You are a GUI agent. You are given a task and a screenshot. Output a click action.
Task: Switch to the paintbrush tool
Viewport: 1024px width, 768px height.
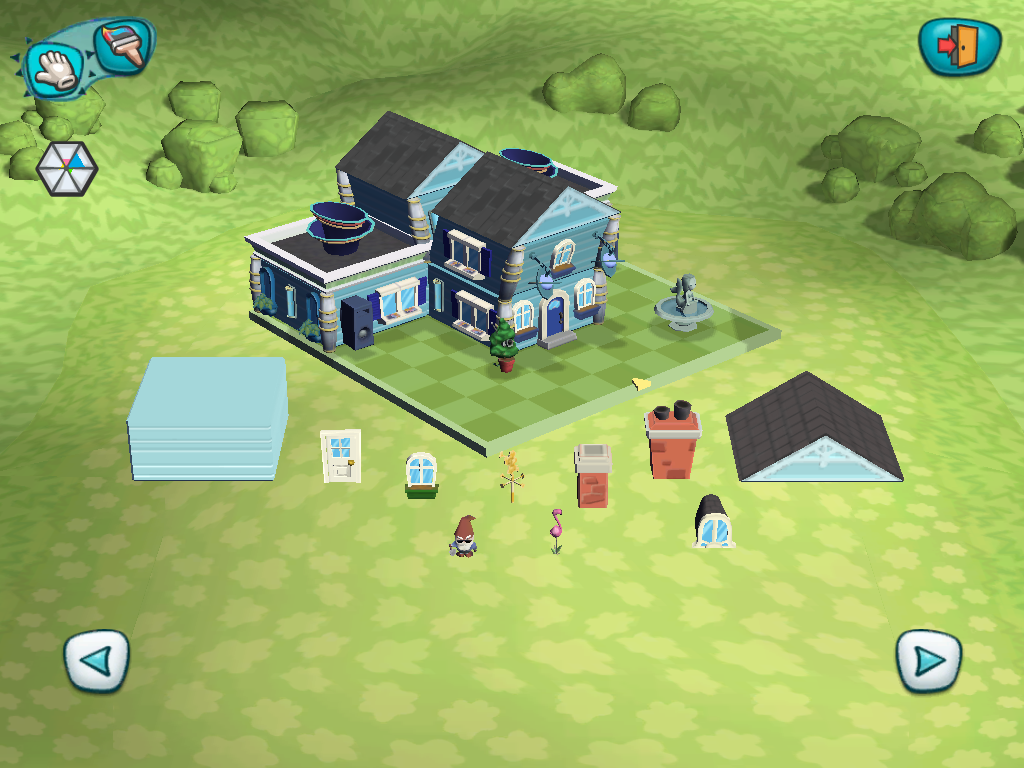pos(122,45)
